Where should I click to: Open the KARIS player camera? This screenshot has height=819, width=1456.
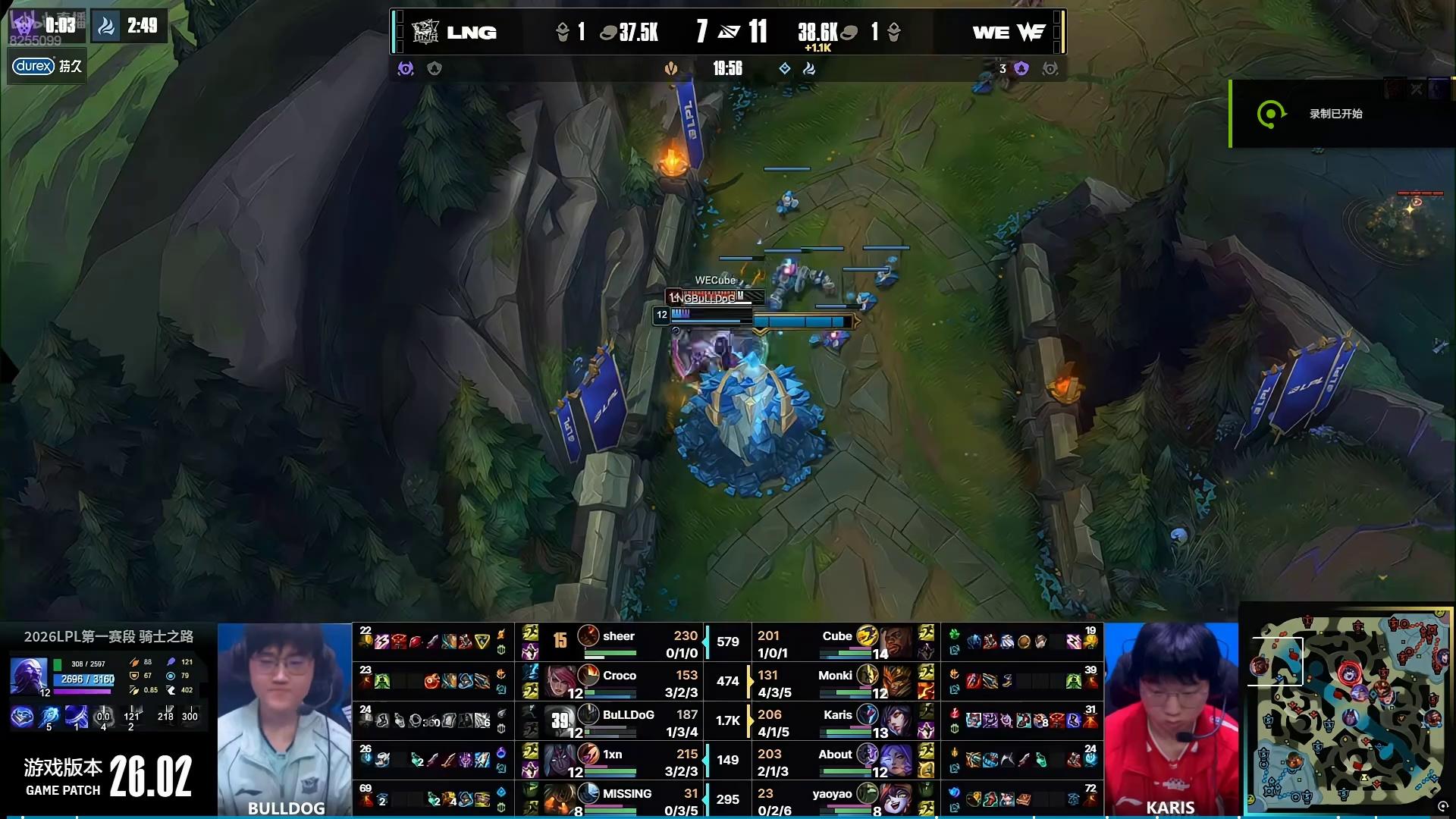(1171, 719)
